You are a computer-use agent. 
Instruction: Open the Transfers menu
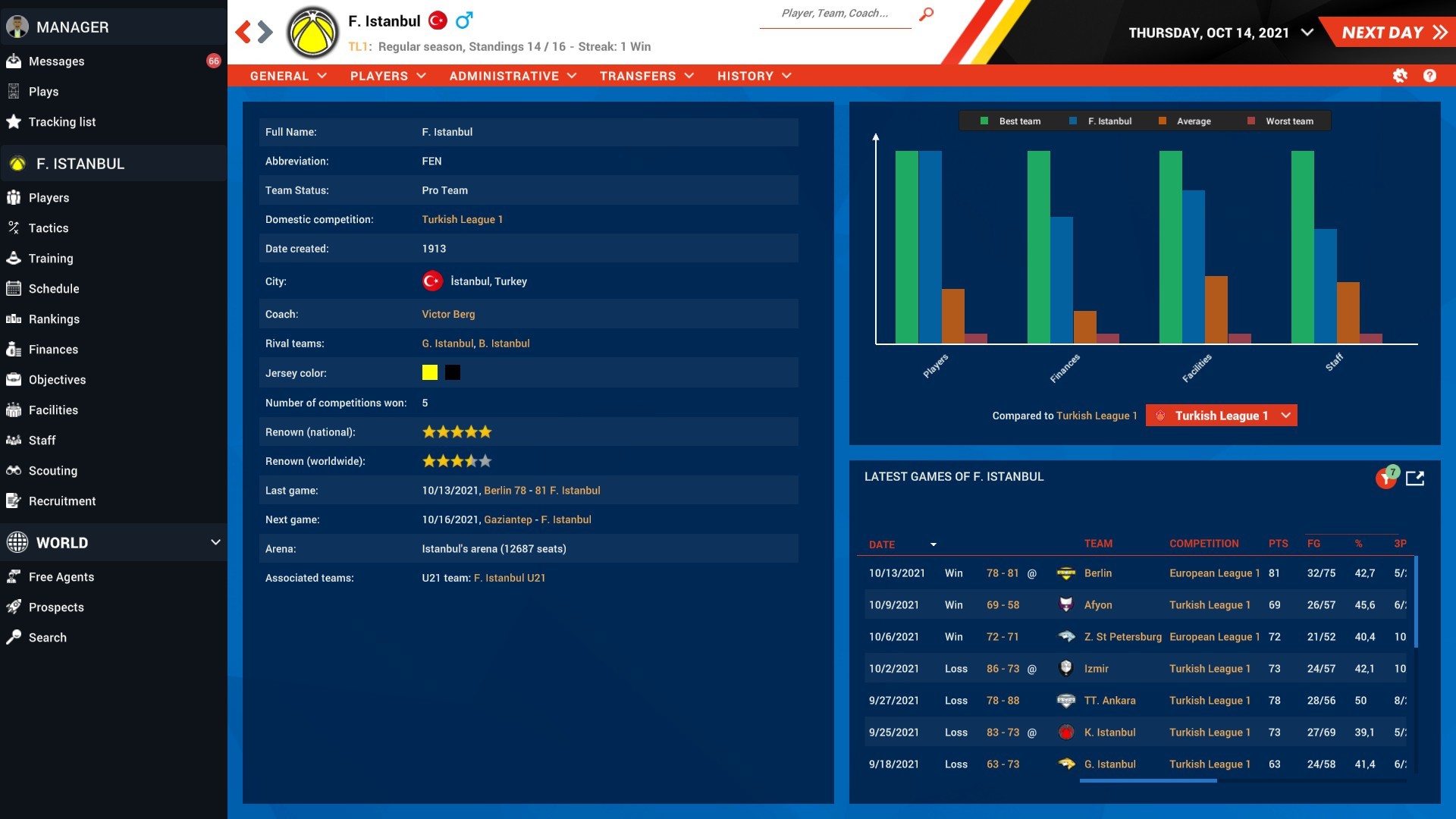pyautogui.click(x=645, y=76)
